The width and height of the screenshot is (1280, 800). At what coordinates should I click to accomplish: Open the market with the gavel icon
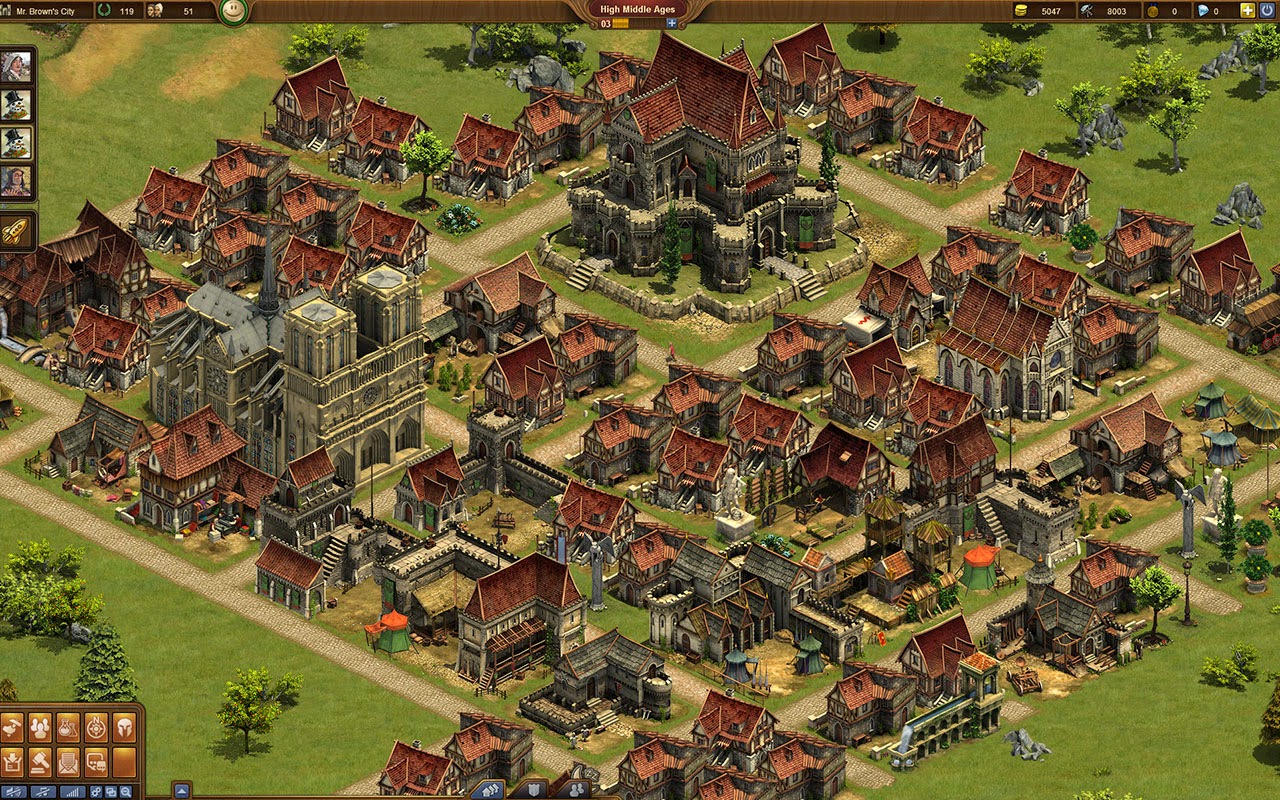pyautogui.click(x=38, y=762)
